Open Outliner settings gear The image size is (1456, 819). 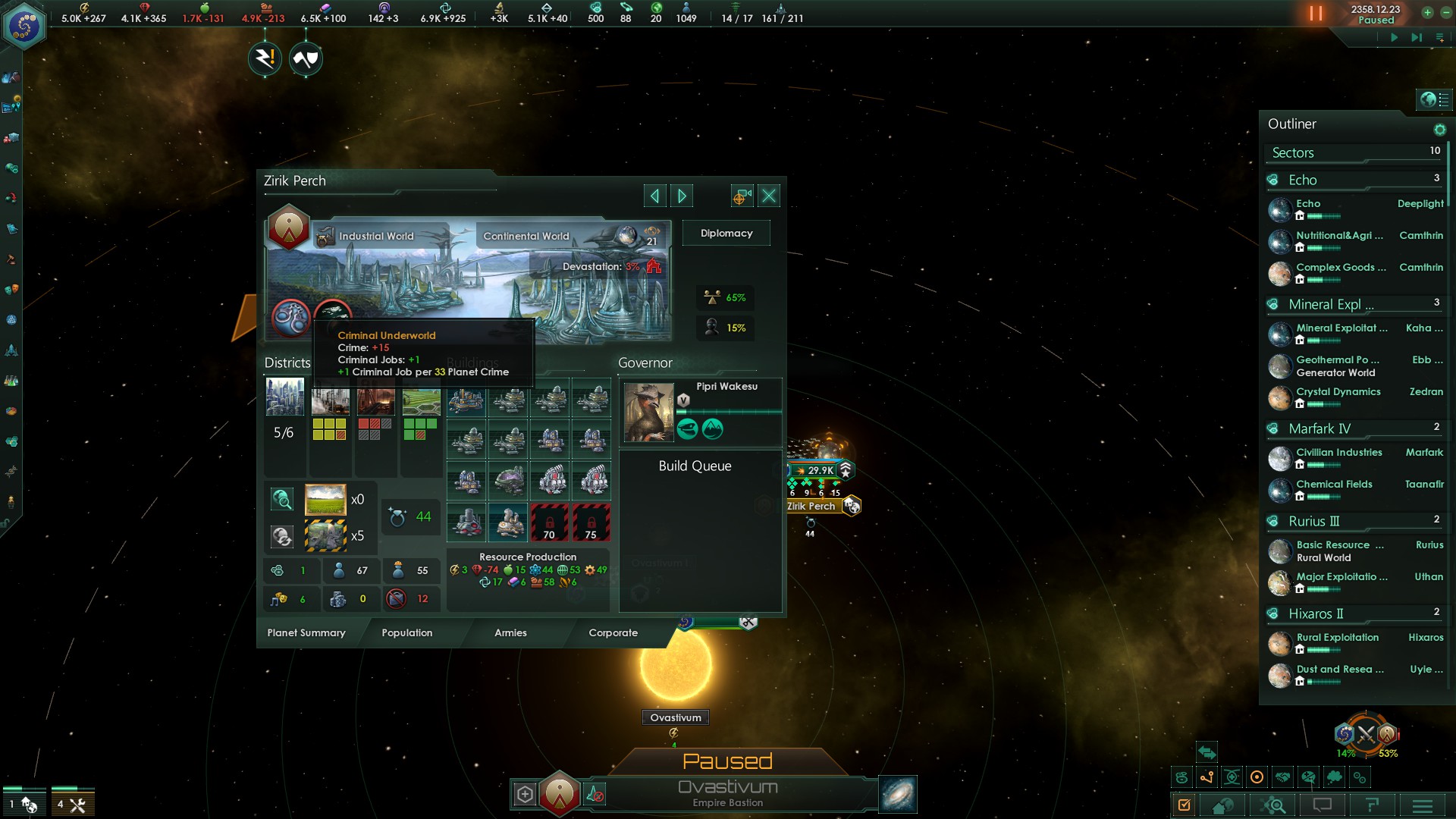coord(1439,130)
